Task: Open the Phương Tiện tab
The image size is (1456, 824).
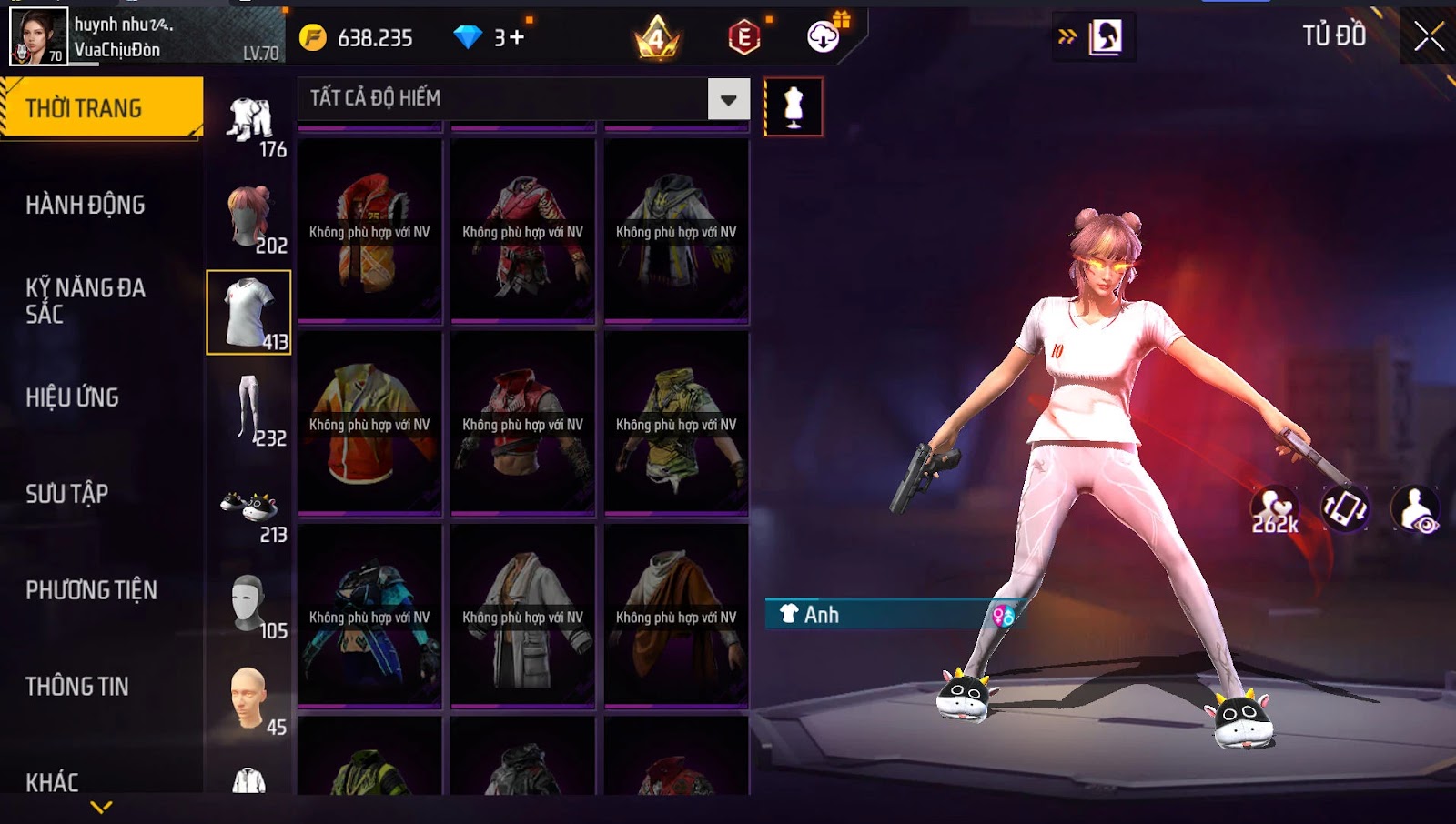Action: [x=91, y=590]
